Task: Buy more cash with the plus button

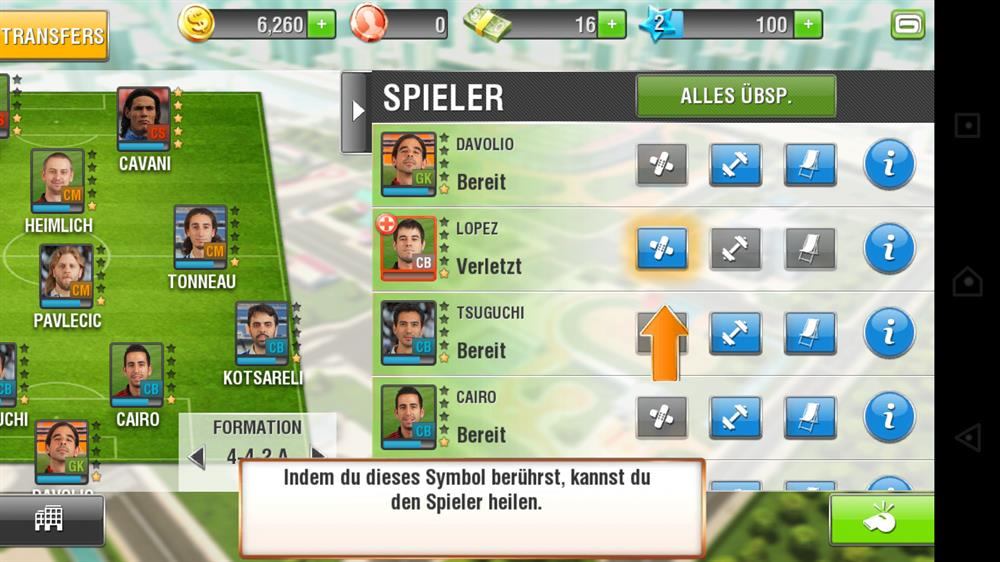Action: pyautogui.click(x=612, y=24)
